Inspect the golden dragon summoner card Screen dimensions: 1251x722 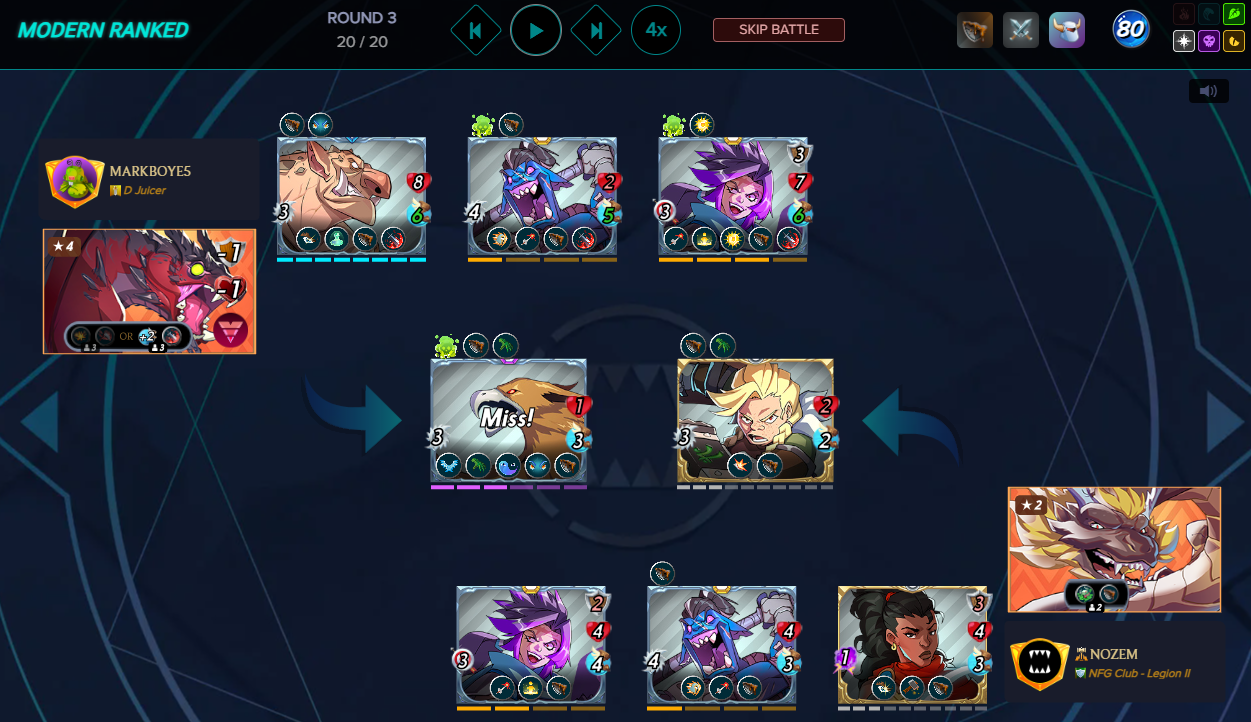click(1114, 549)
